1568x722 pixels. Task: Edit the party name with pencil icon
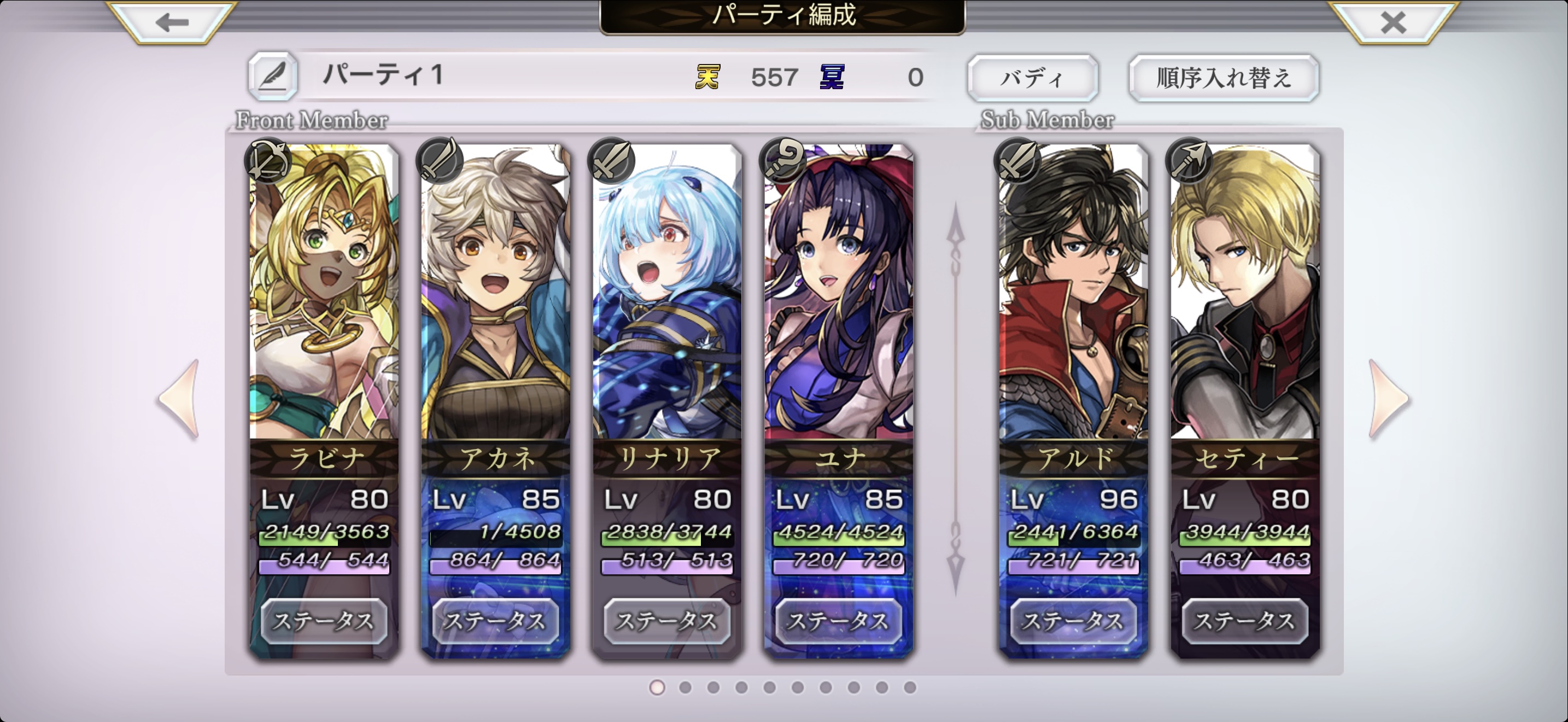point(273,77)
